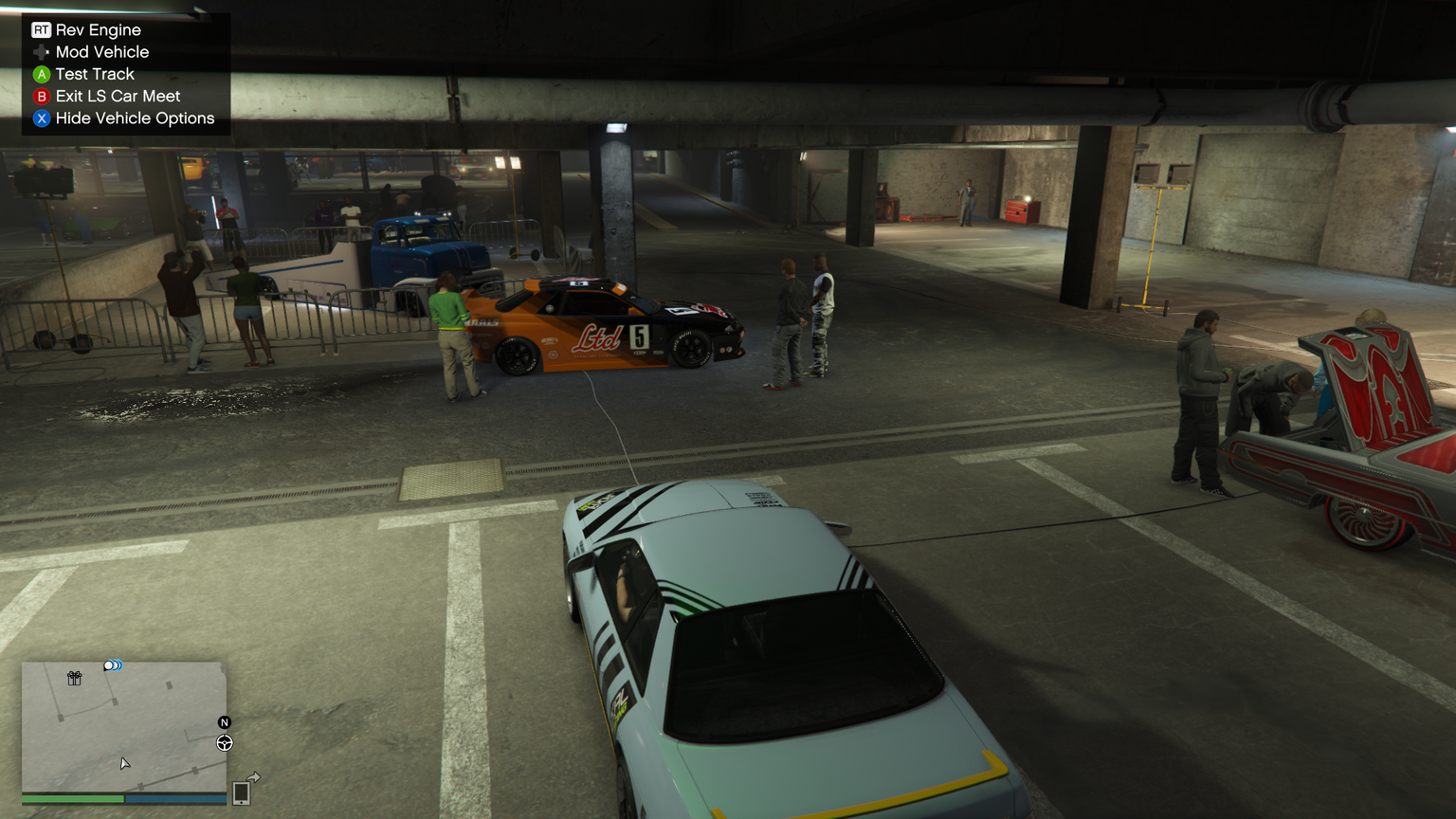Image resolution: width=1456 pixels, height=819 pixels.
Task: Open the minimap in the corner
Action: pos(123,726)
